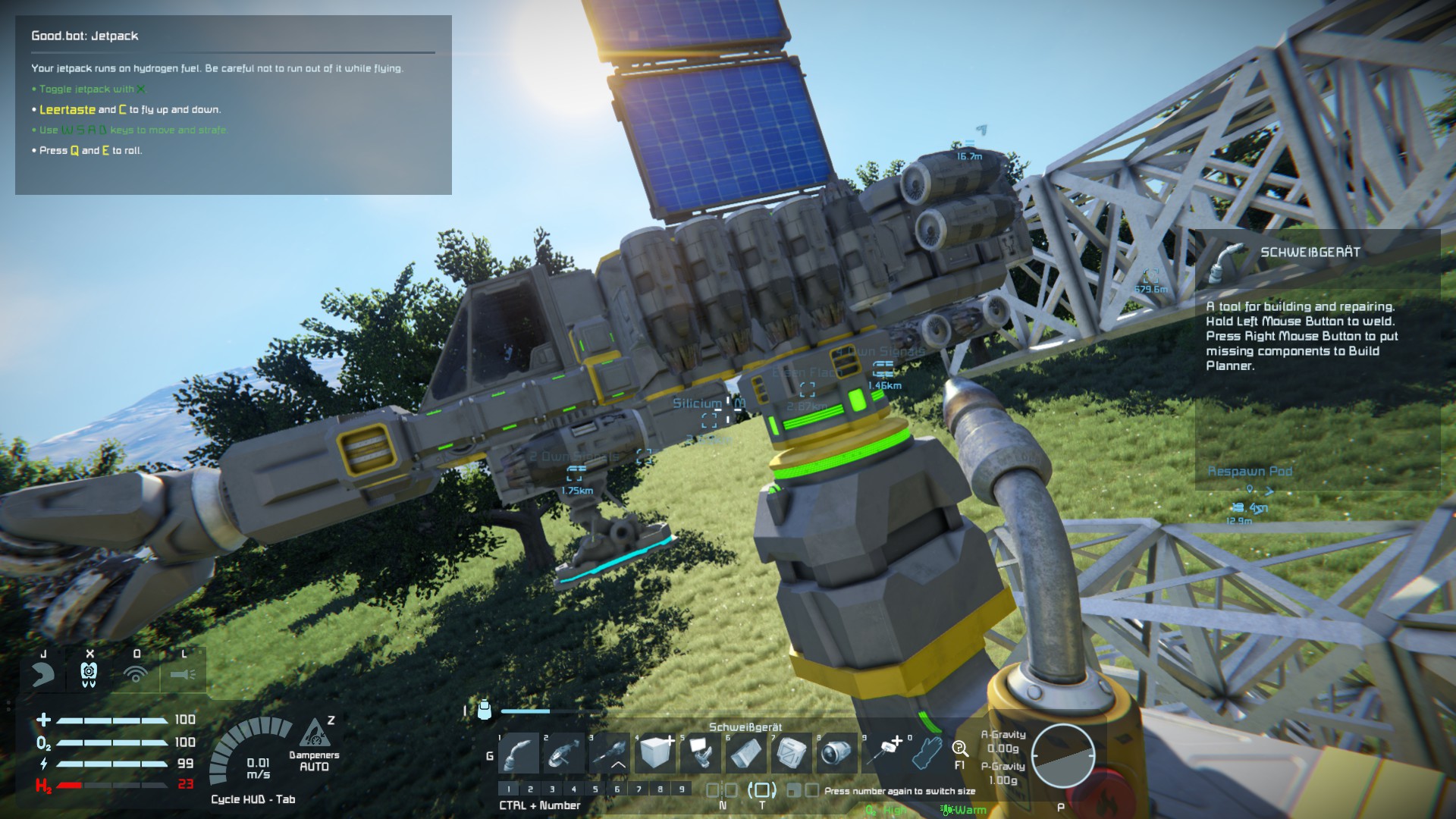This screenshot has height=819, width=1456.
Task: Toggle the broadcasting antenna icon
Action: tap(136, 673)
